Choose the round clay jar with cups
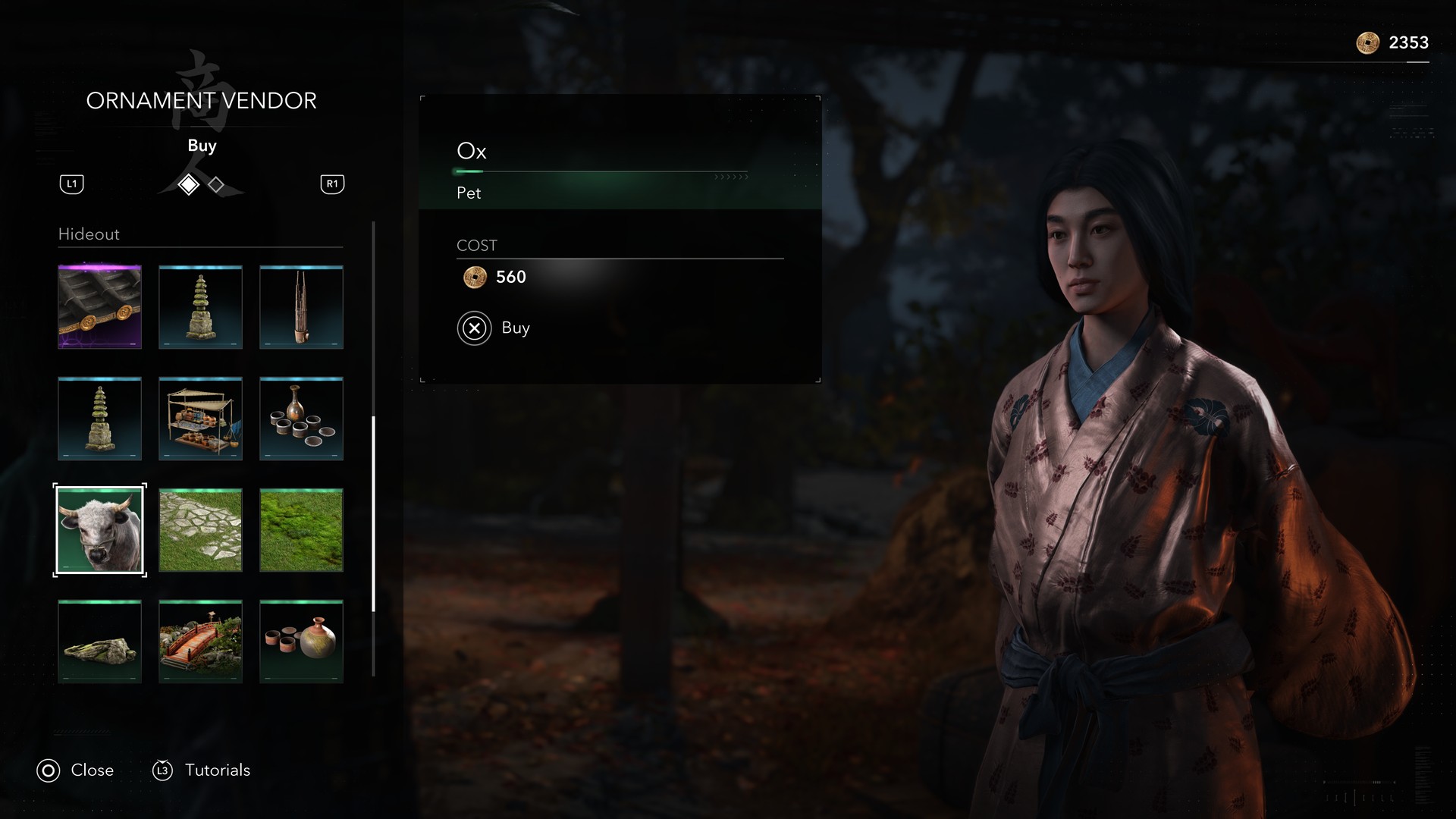Screen dimensions: 1456x819 [301, 642]
